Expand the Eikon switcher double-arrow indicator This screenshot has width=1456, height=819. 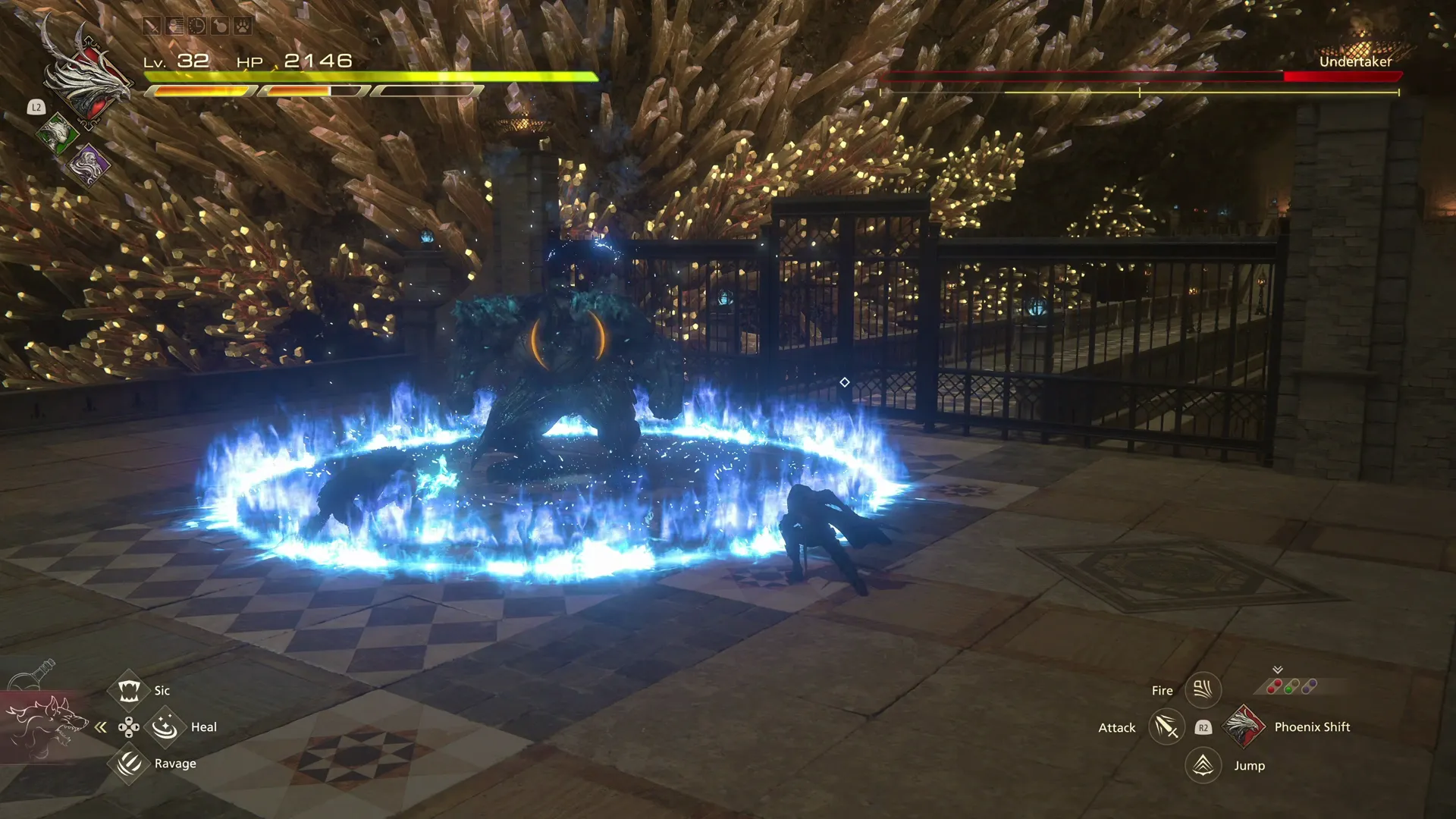click(1277, 670)
